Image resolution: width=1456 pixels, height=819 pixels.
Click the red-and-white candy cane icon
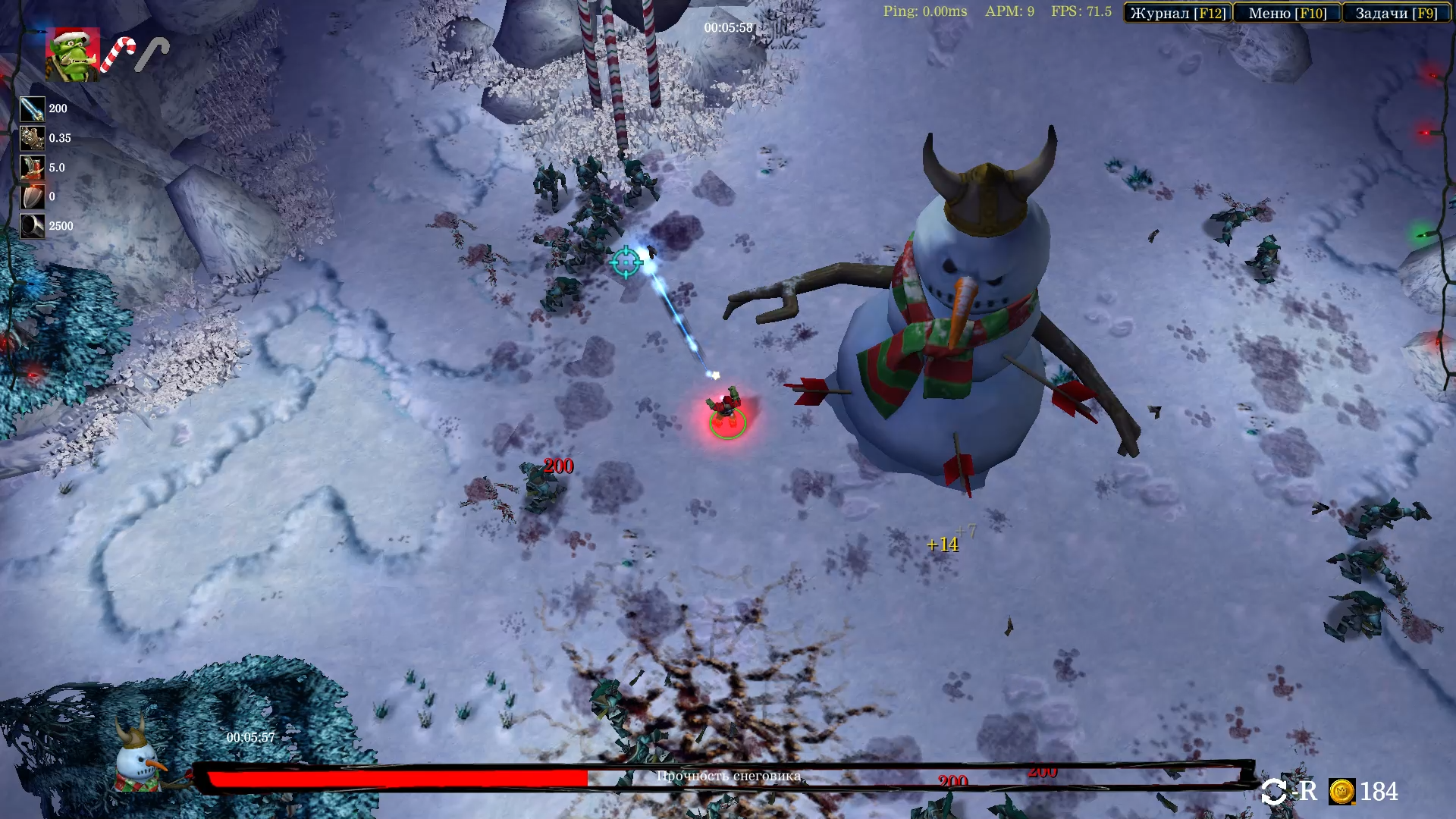pos(118,55)
